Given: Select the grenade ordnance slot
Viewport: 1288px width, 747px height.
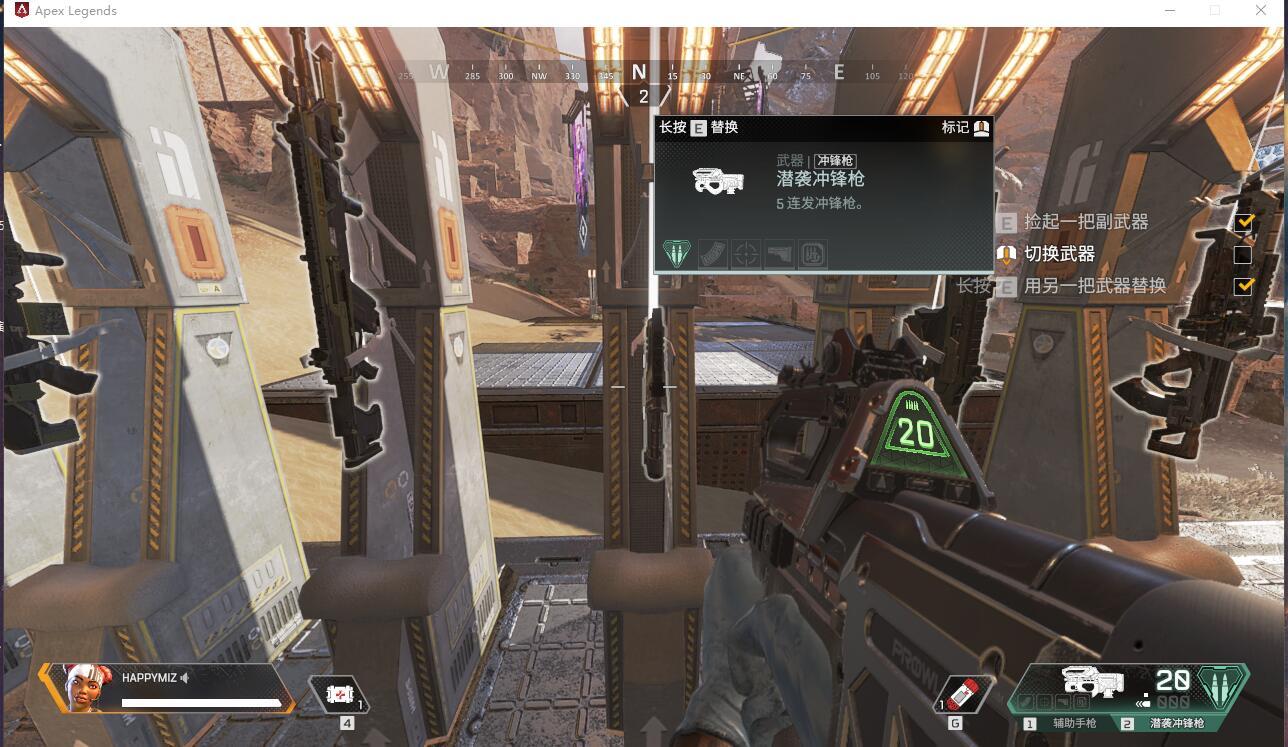Looking at the screenshot, I should coord(965,694).
